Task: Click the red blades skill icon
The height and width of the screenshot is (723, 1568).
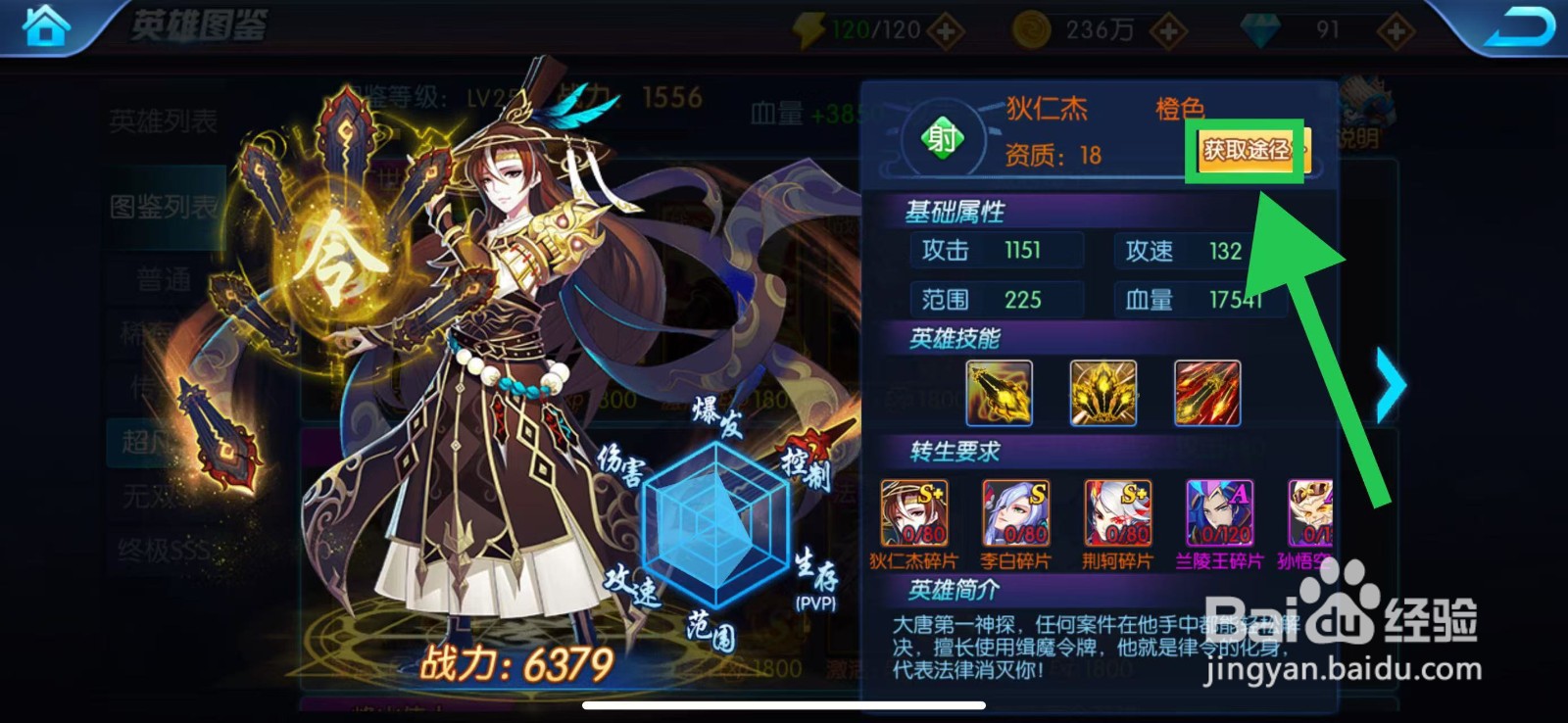Action: click(1206, 394)
